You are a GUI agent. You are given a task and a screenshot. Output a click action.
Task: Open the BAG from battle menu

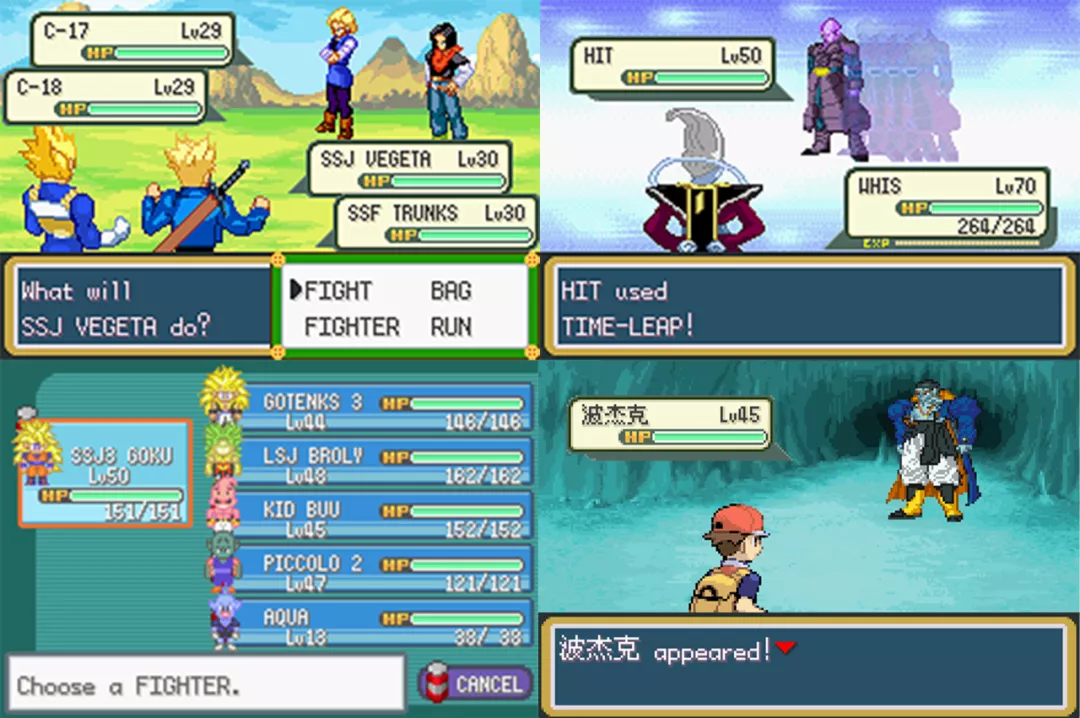[x=451, y=291]
